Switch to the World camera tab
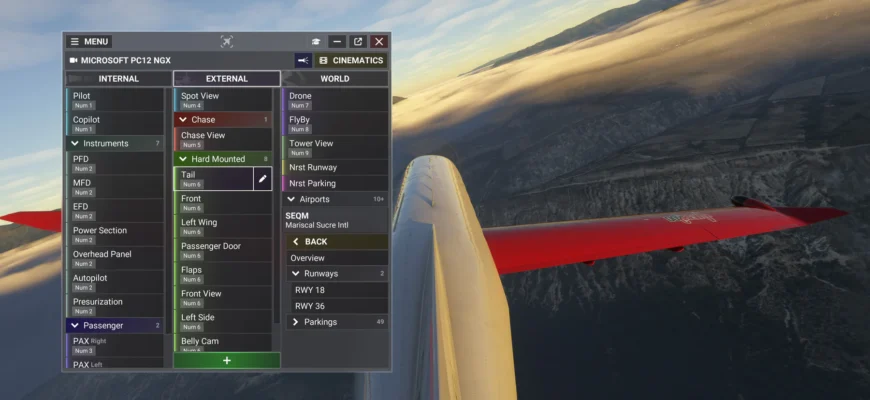The width and height of the screenshot is (870, 400). point(335,78)
